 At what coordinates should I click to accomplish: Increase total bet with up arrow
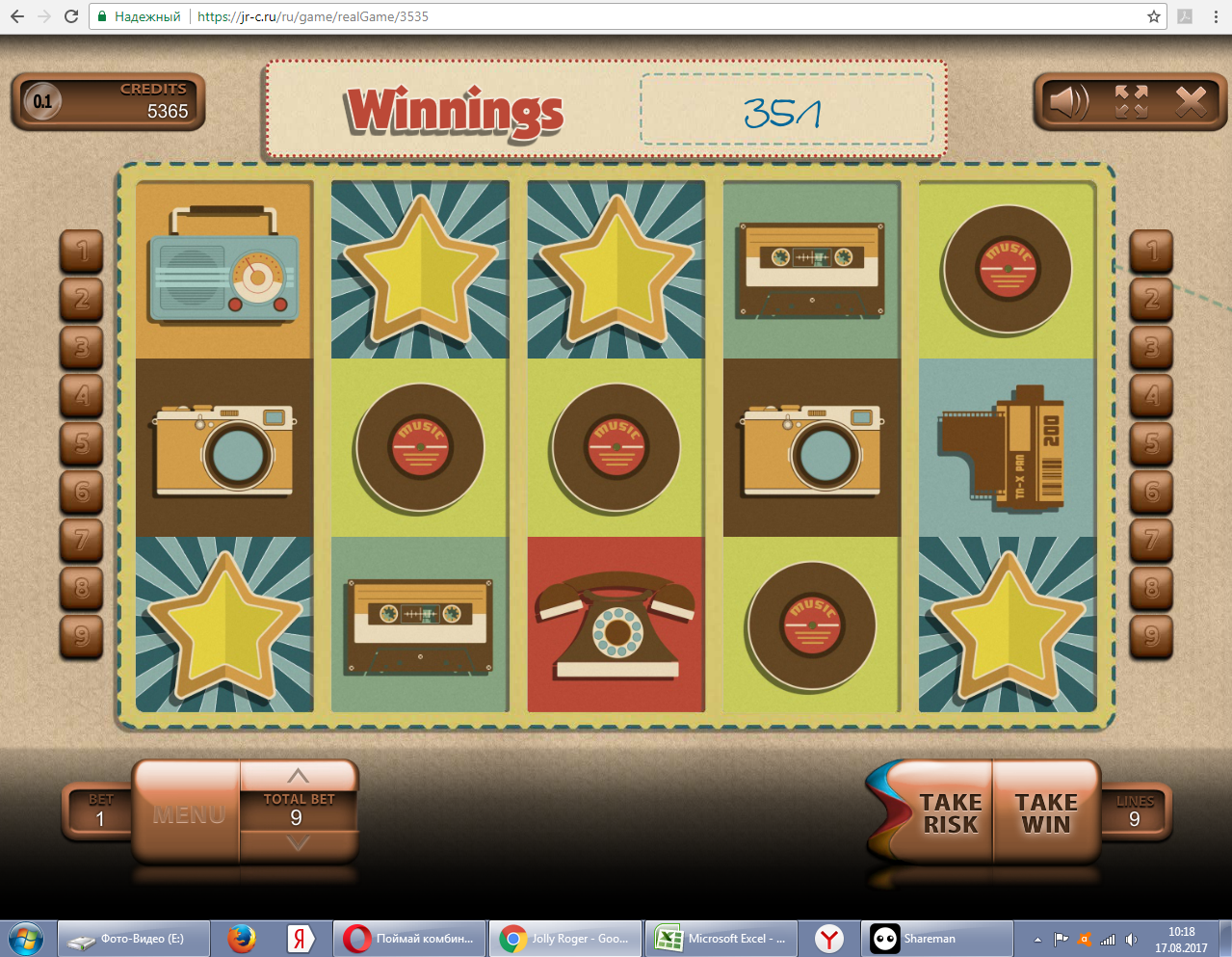click(x=298, y=776)
